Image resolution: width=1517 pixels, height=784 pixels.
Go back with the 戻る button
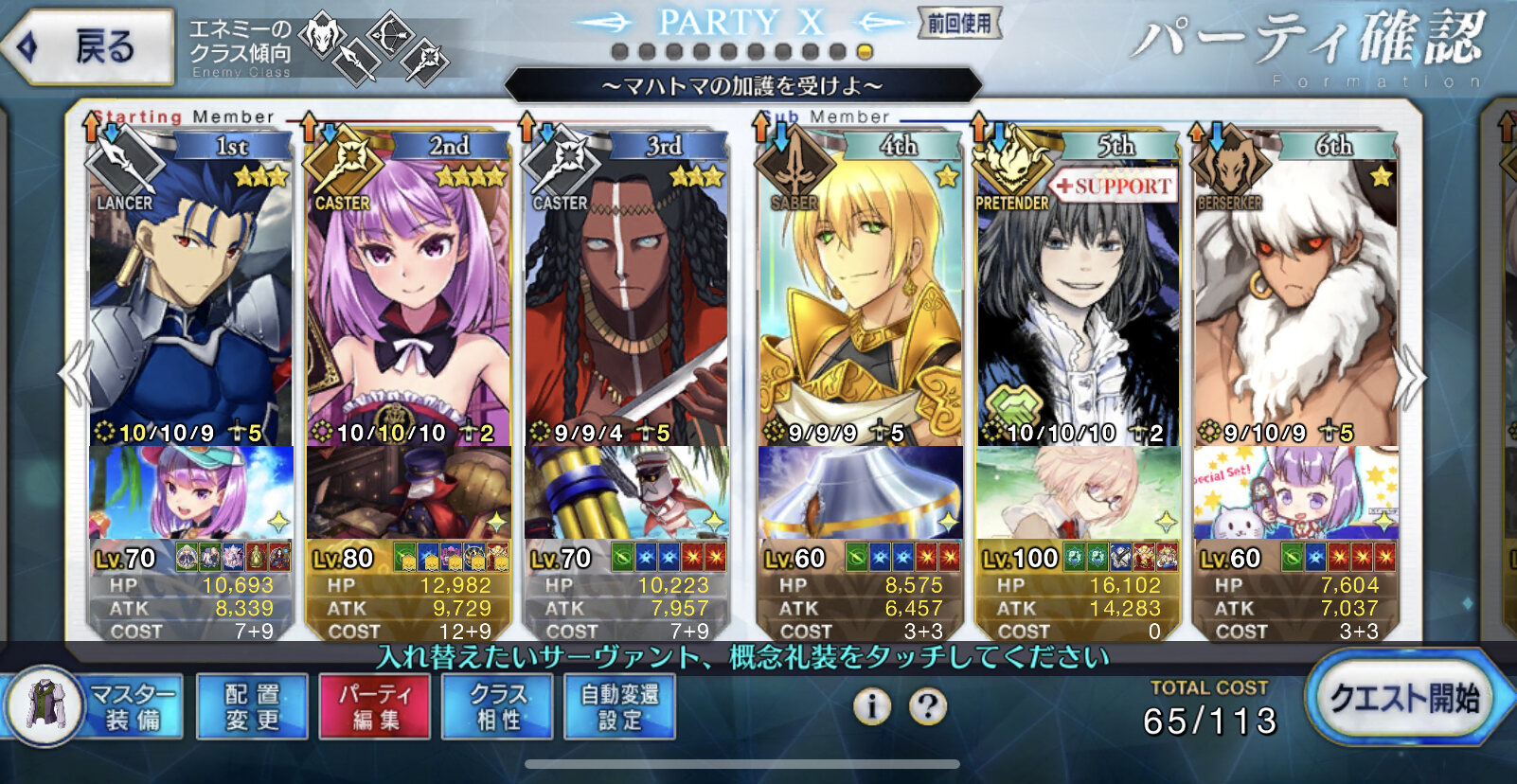89,45
